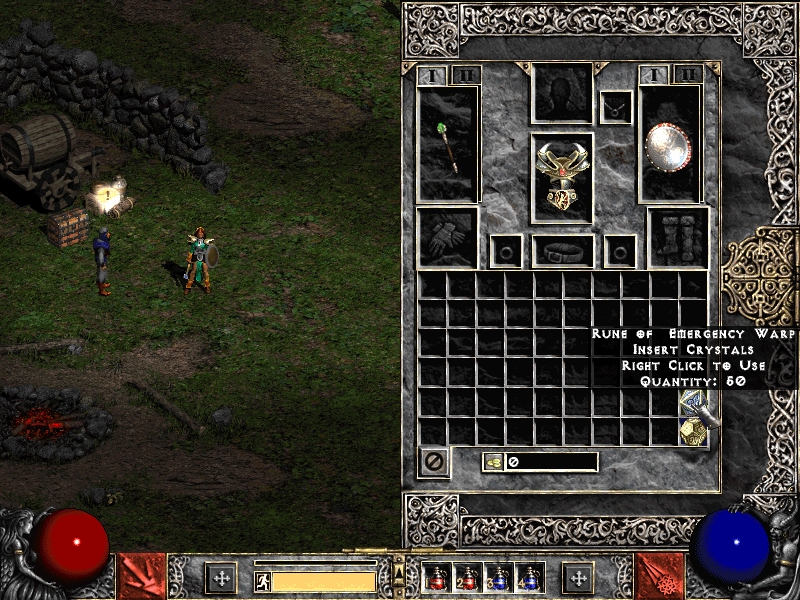
Task: Click the gold coin drop button
Action: coord(494,462)
